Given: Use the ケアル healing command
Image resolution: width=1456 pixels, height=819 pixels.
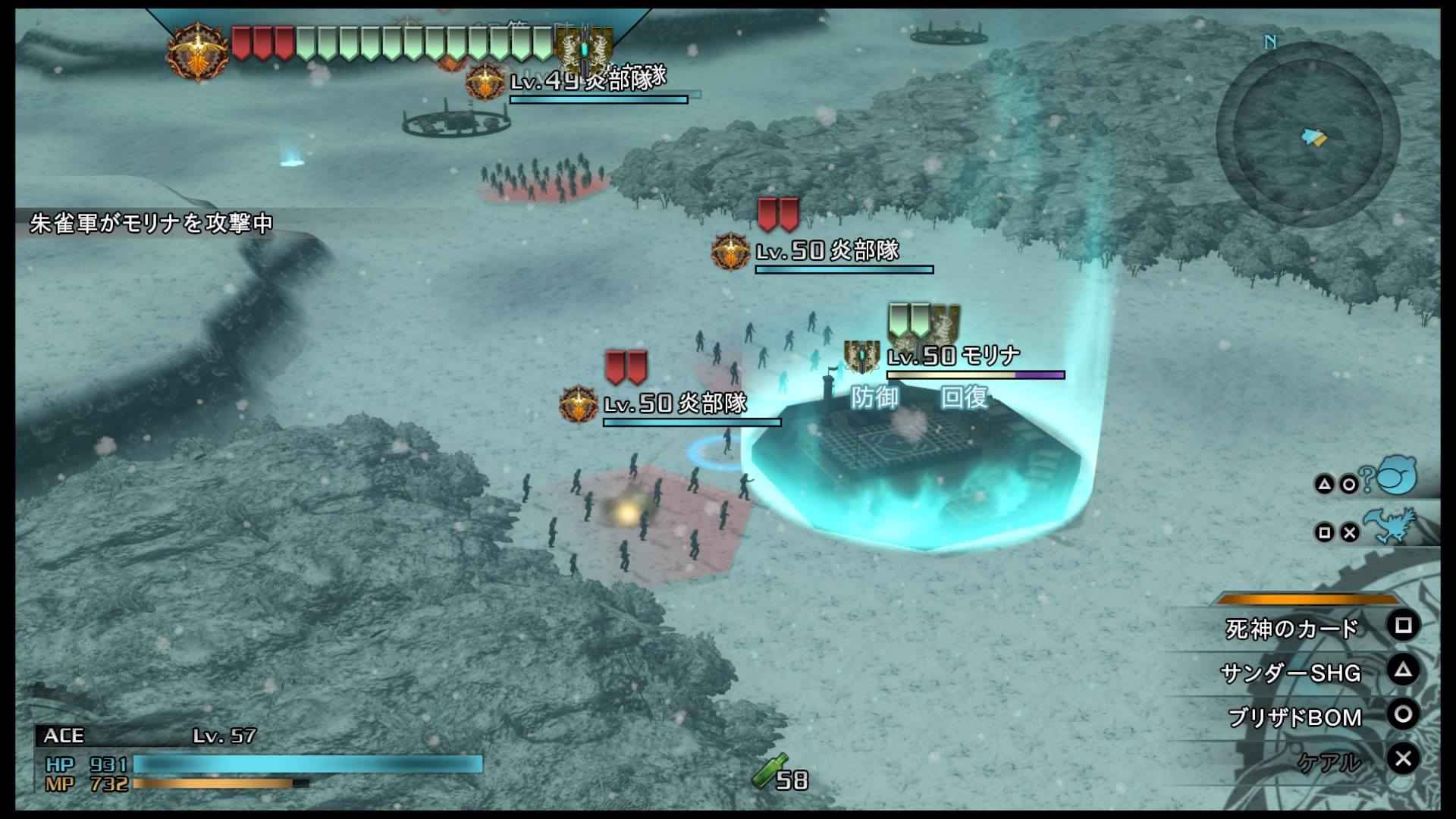Looking at the screenshot, I should (x=1329, y=761).
